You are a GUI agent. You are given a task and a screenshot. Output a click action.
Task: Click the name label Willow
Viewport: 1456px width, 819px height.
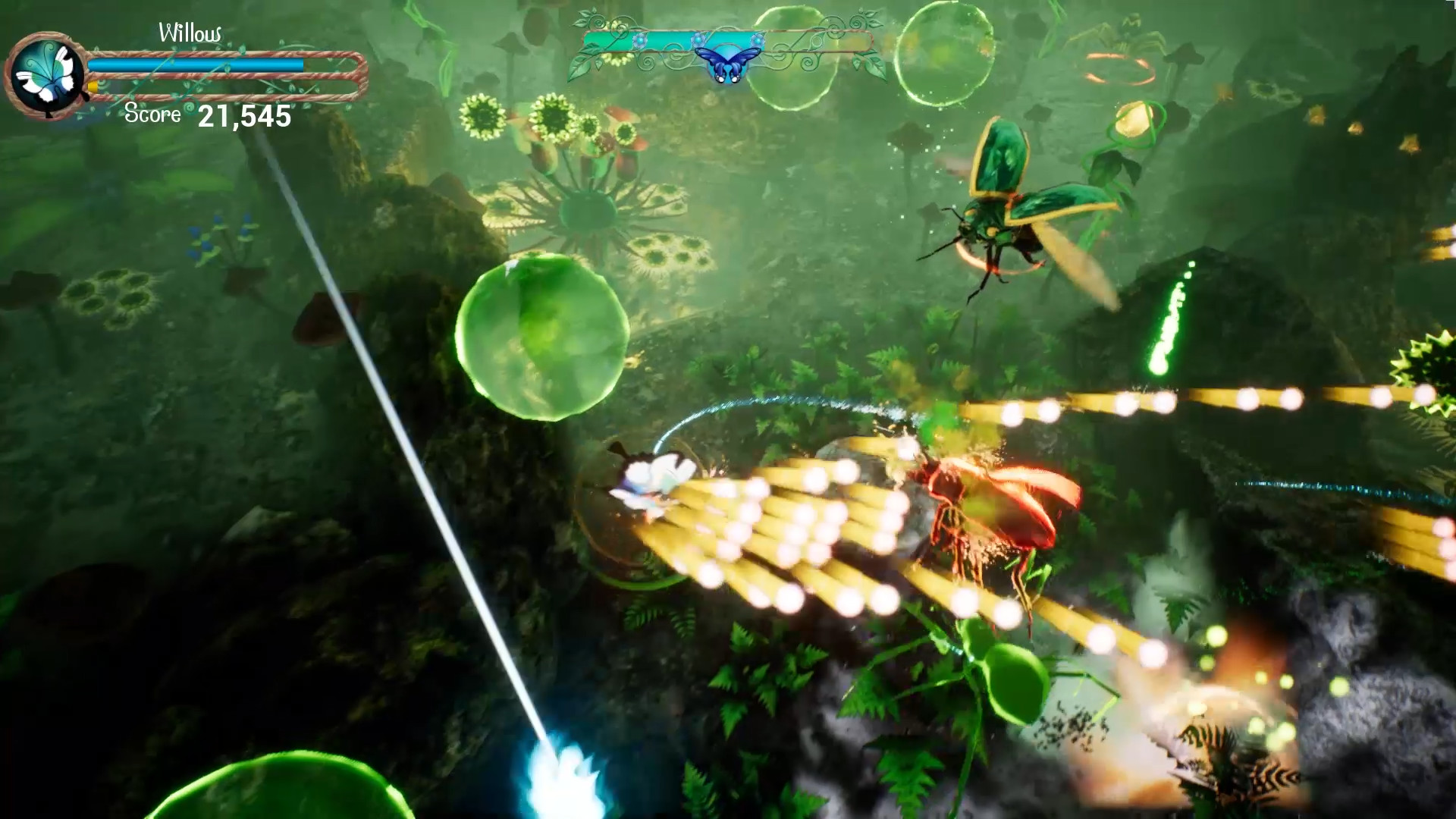pos(191,32)
